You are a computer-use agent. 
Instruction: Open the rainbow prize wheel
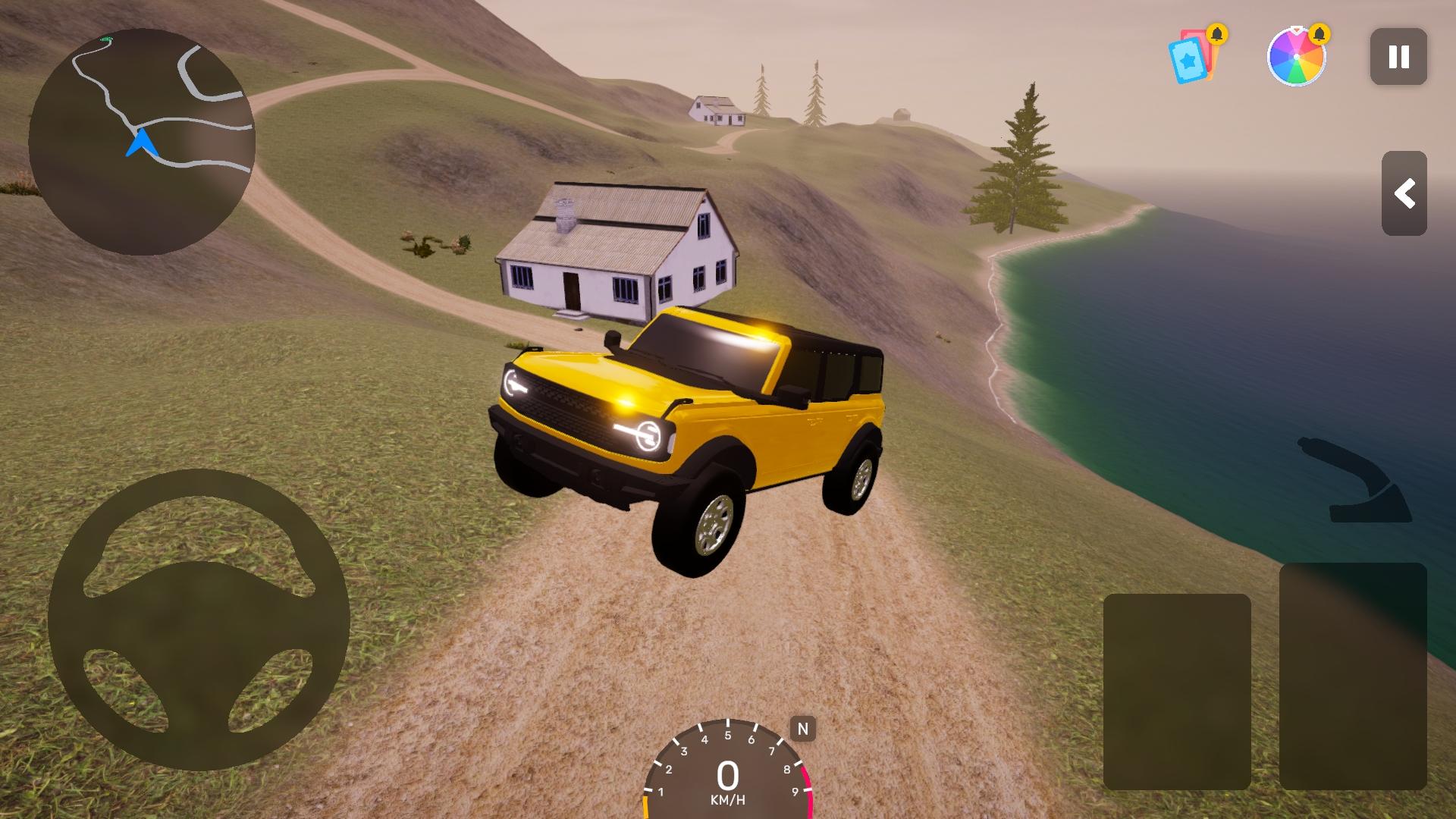1296,57
